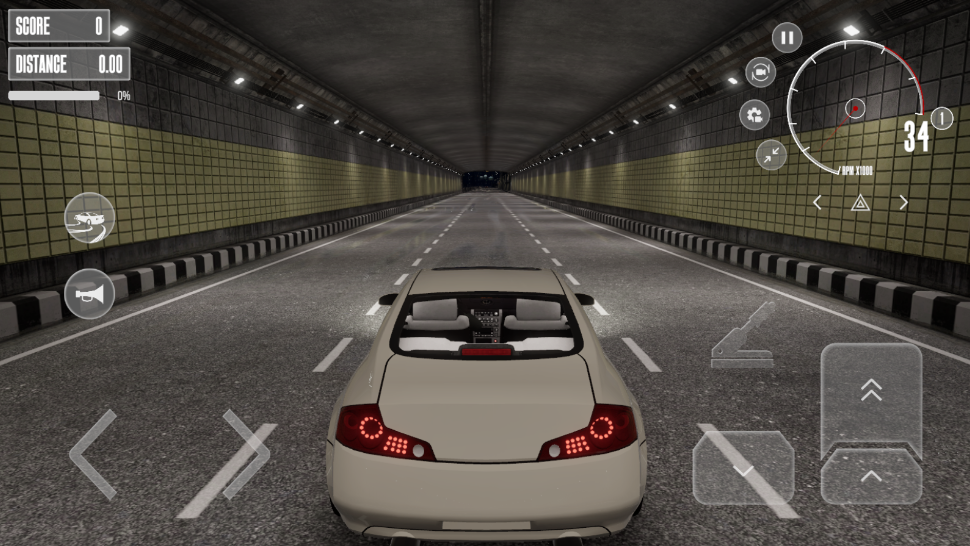Pause the game with the pause button
970x546 pixels.
[x=786, y=39]
